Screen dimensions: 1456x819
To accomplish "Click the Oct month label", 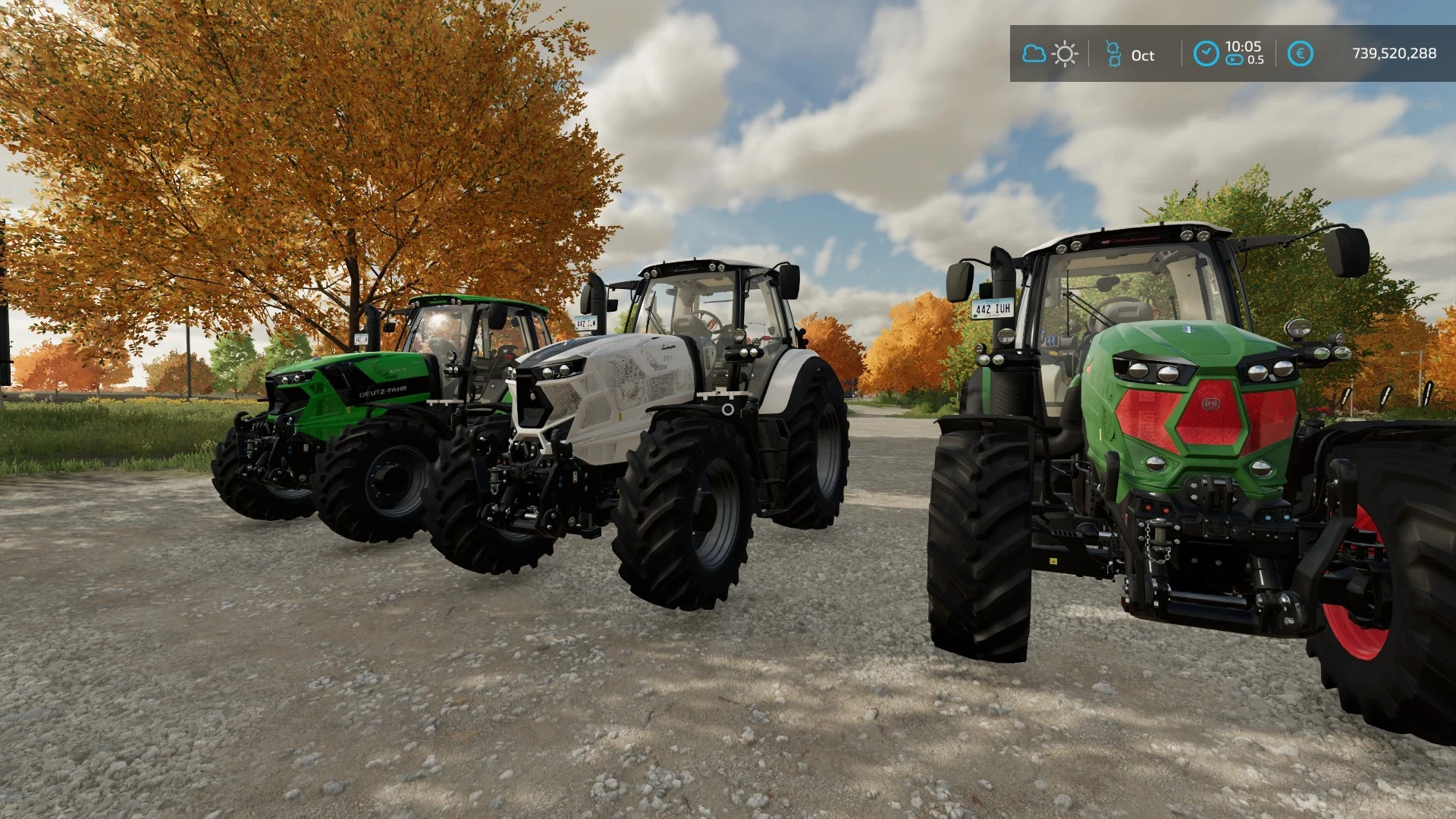I will pyautogui.click(x=1143, y=55).
